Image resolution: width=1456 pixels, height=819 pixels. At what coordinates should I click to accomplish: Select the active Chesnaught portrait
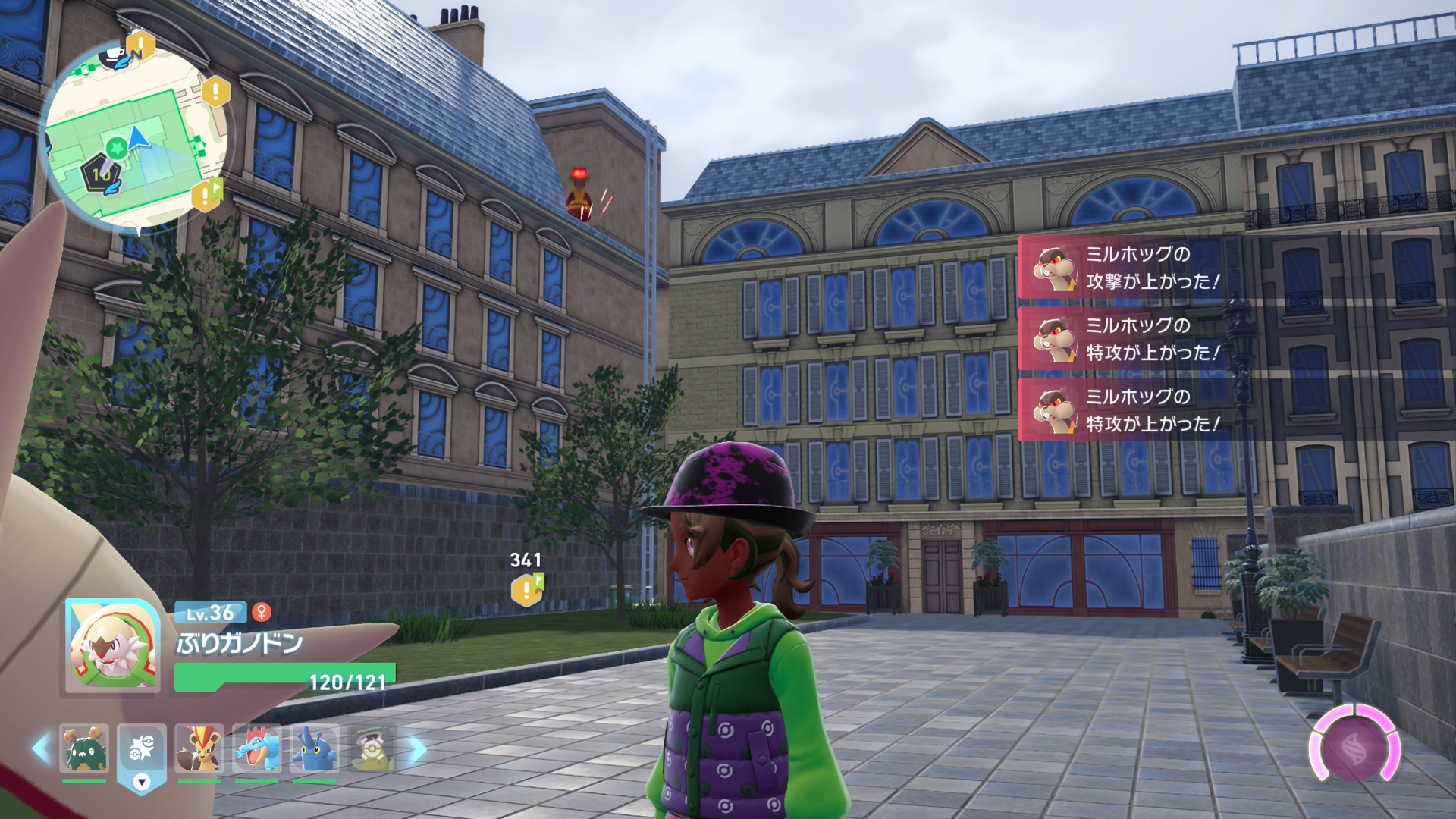[112, 646]
